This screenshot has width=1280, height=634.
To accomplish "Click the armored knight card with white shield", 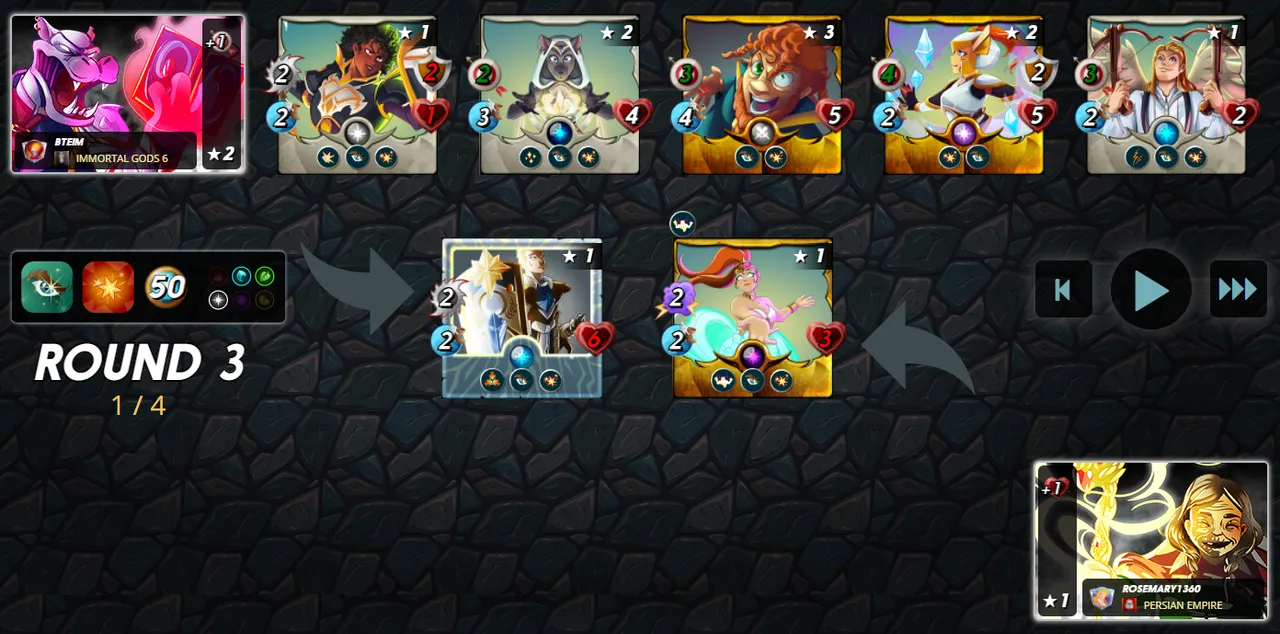I will [x=522, y=318].
